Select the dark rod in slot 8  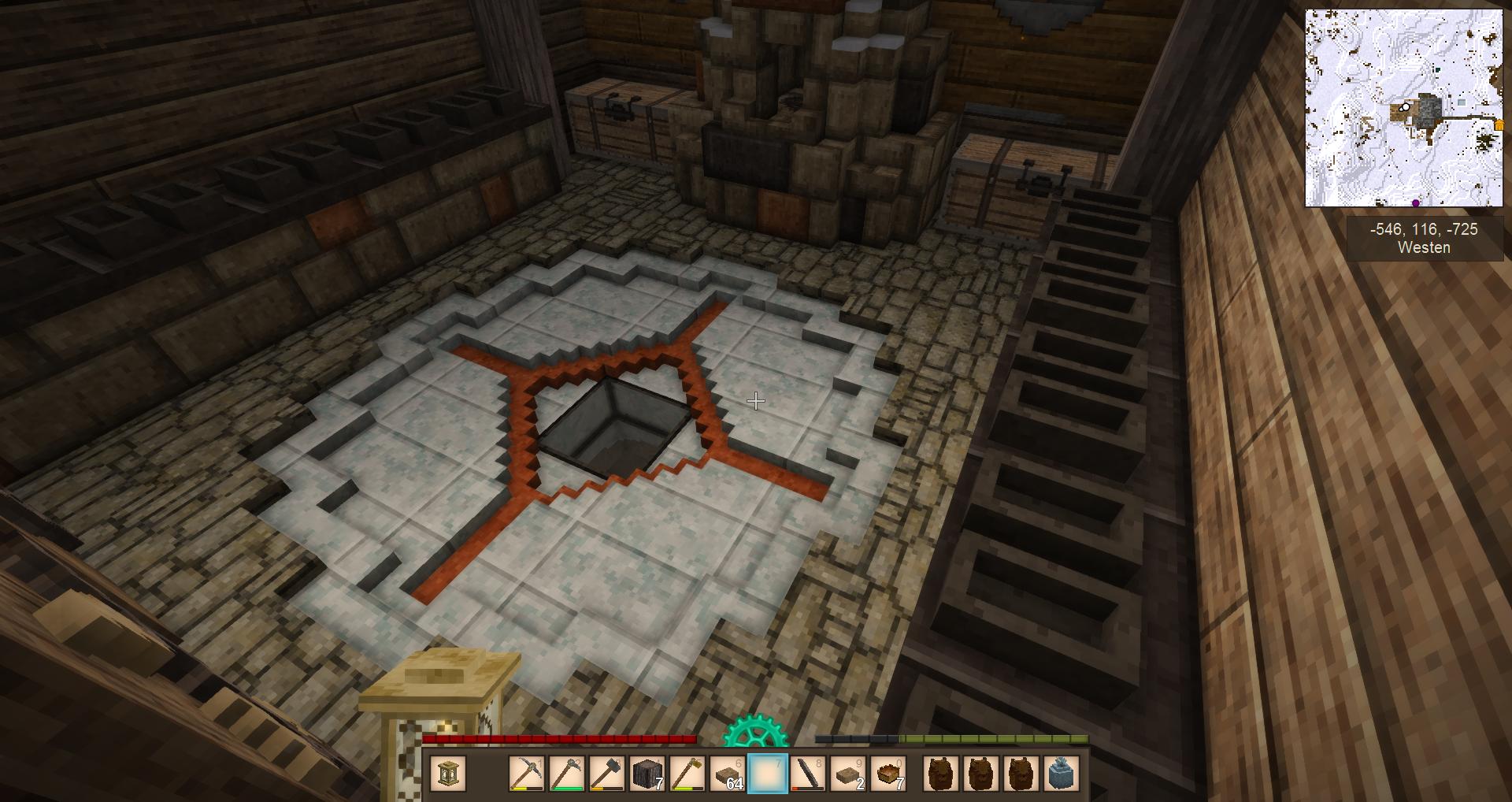point(808,774)
